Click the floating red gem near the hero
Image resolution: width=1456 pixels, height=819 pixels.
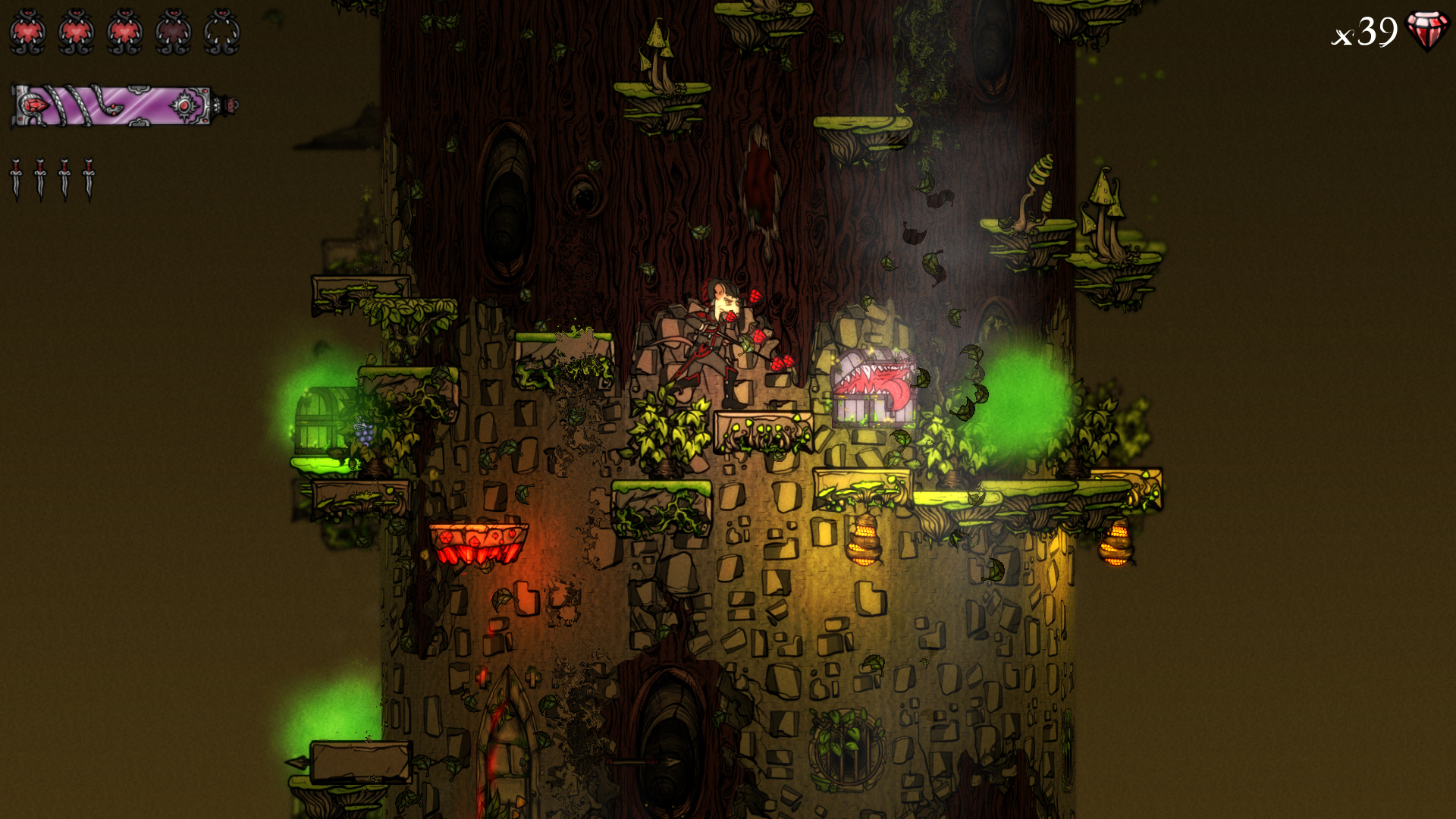tap(757, 295)
